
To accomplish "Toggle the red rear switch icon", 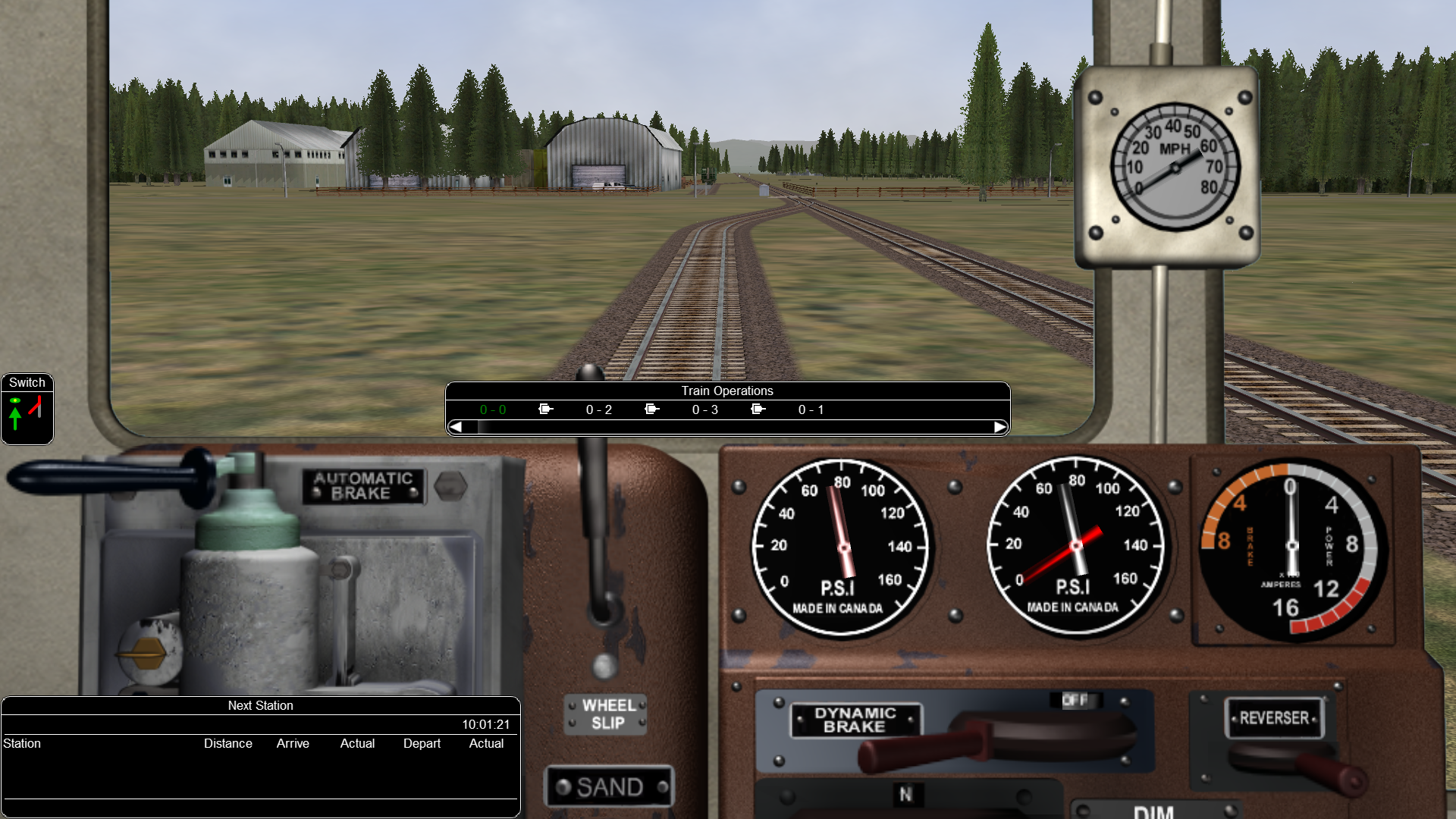I will coord(36,407).
